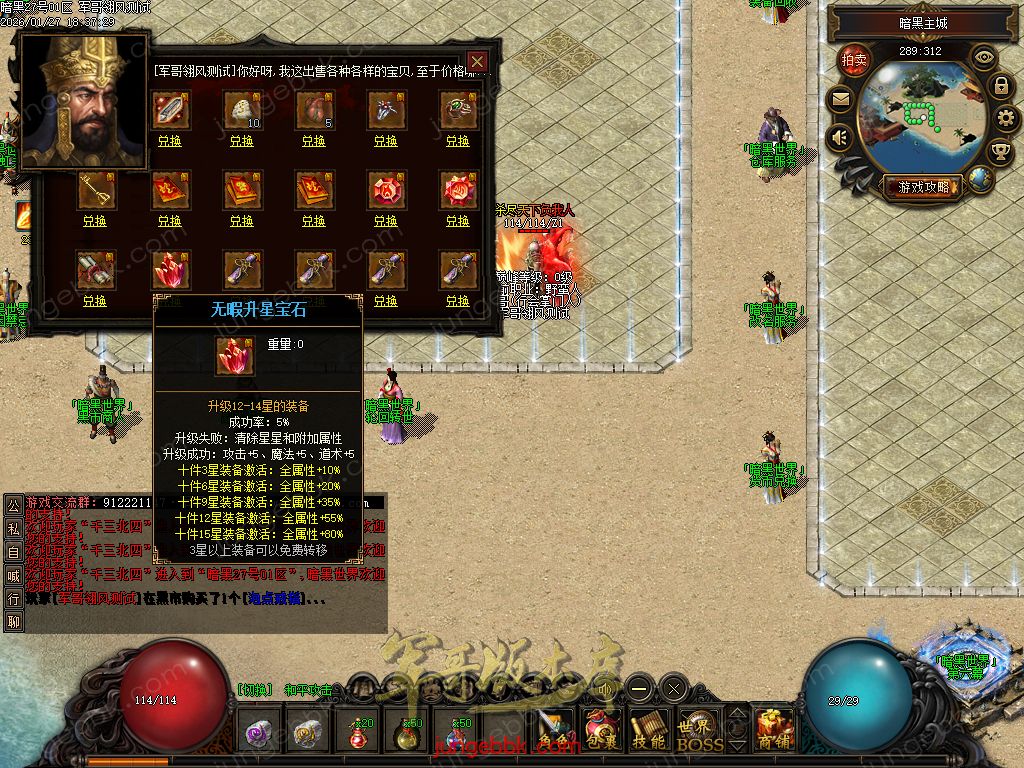Screen dimensions: 1024x768
Task: Select the red crystal star-up gem
Action: (170, 270)
